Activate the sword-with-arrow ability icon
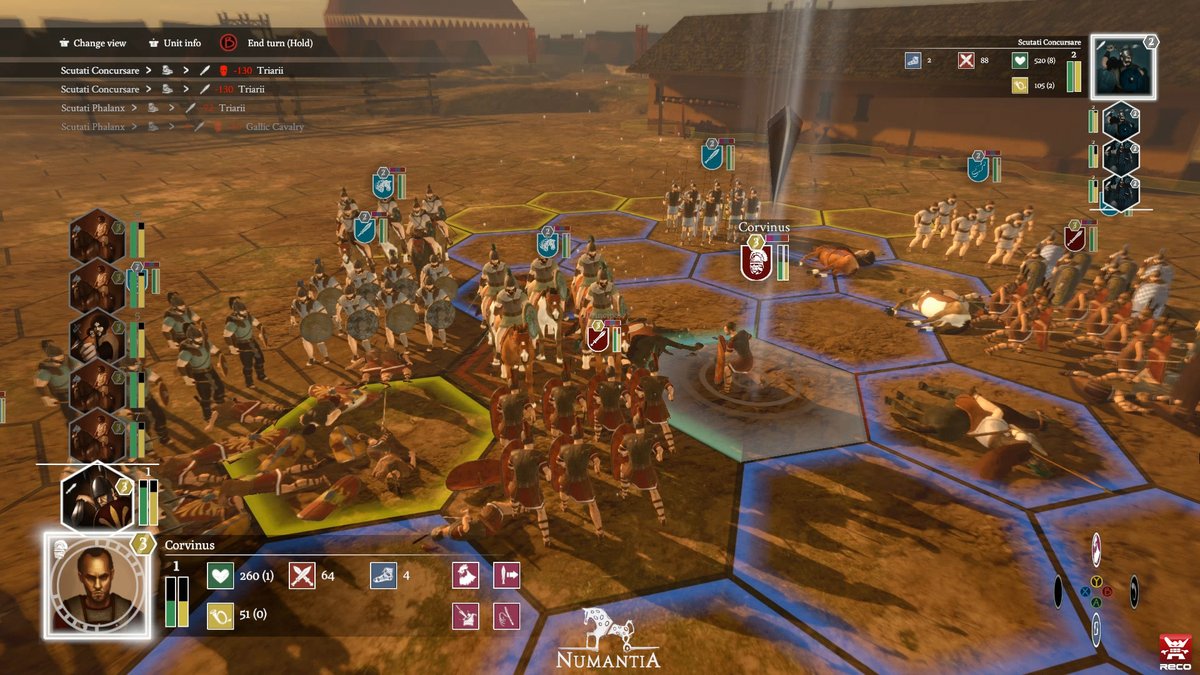1200x675 pixels. click(507, 575)
